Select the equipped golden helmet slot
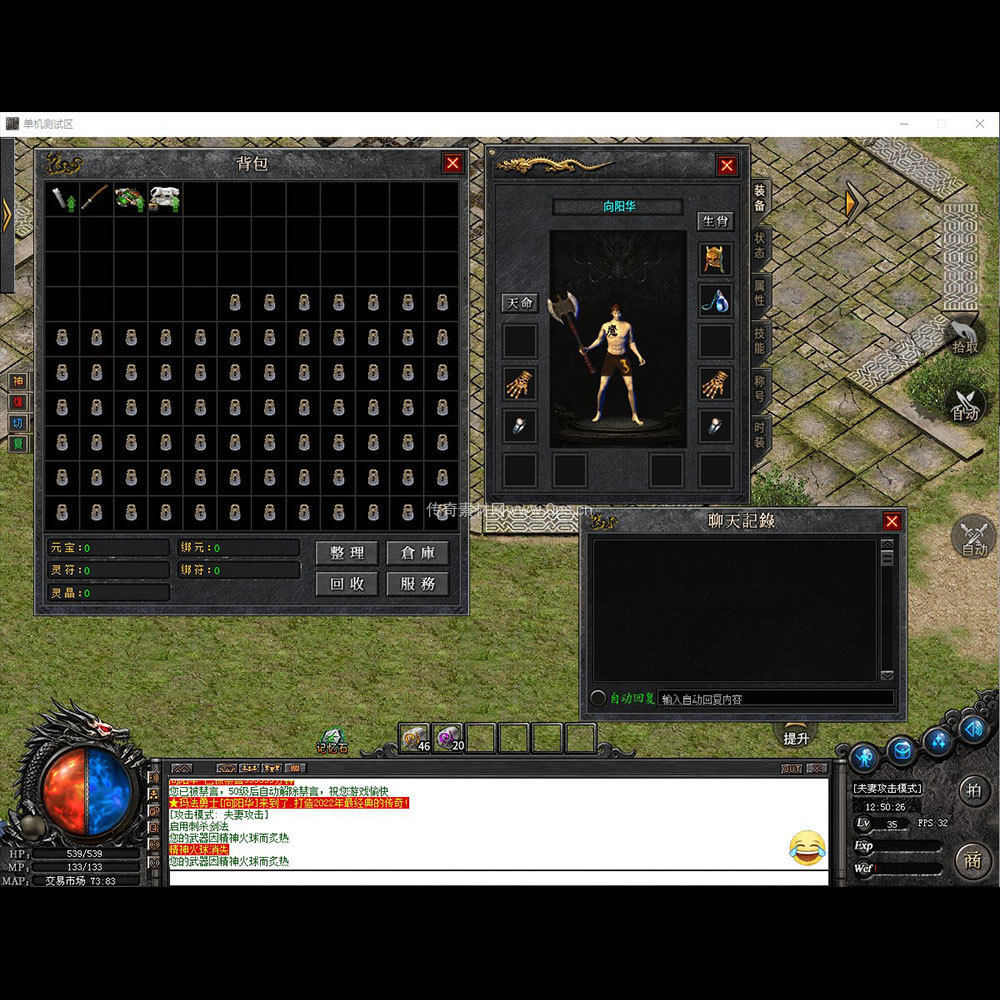Image resolution: width=1000 pixels, height=1000 pixels. pyautogui.click(x=715, y=259)
